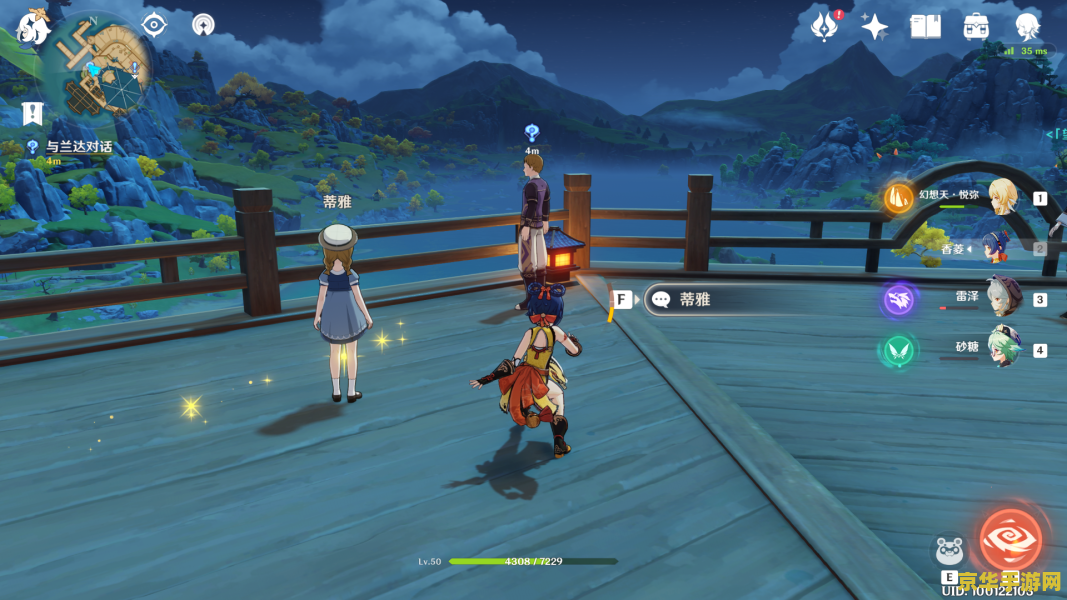The image size is (1067, 600).
Task: Select 香菱 in the party list
Action: 996,248
